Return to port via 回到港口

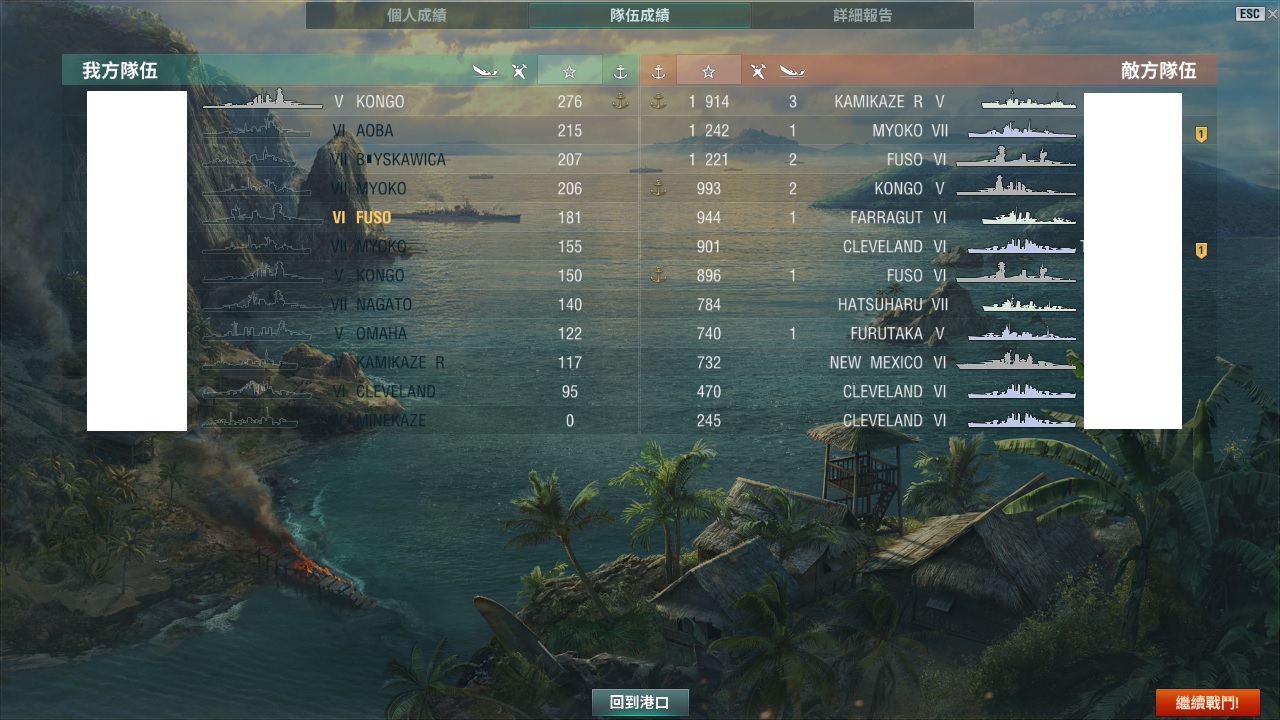click(640, 703)
